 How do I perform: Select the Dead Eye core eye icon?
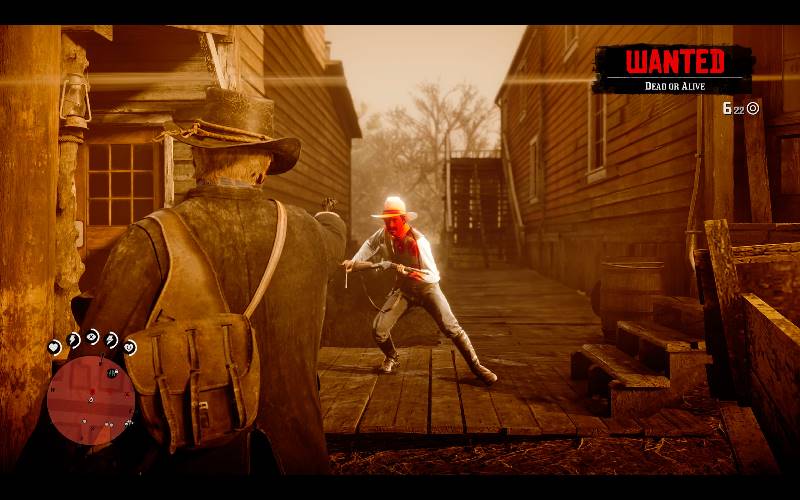[x=92, y=336]
